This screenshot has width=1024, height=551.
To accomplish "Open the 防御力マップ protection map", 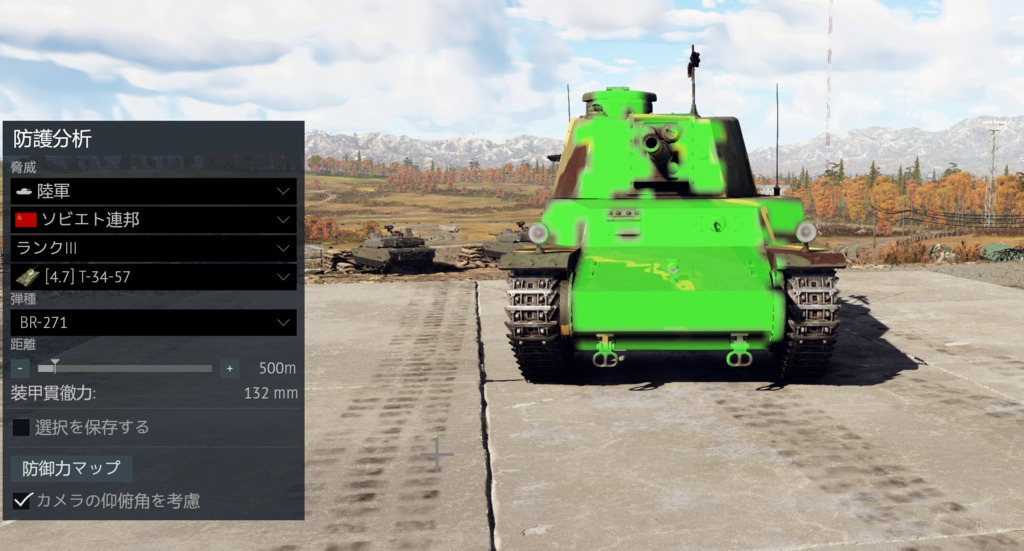I will point(71,468).
